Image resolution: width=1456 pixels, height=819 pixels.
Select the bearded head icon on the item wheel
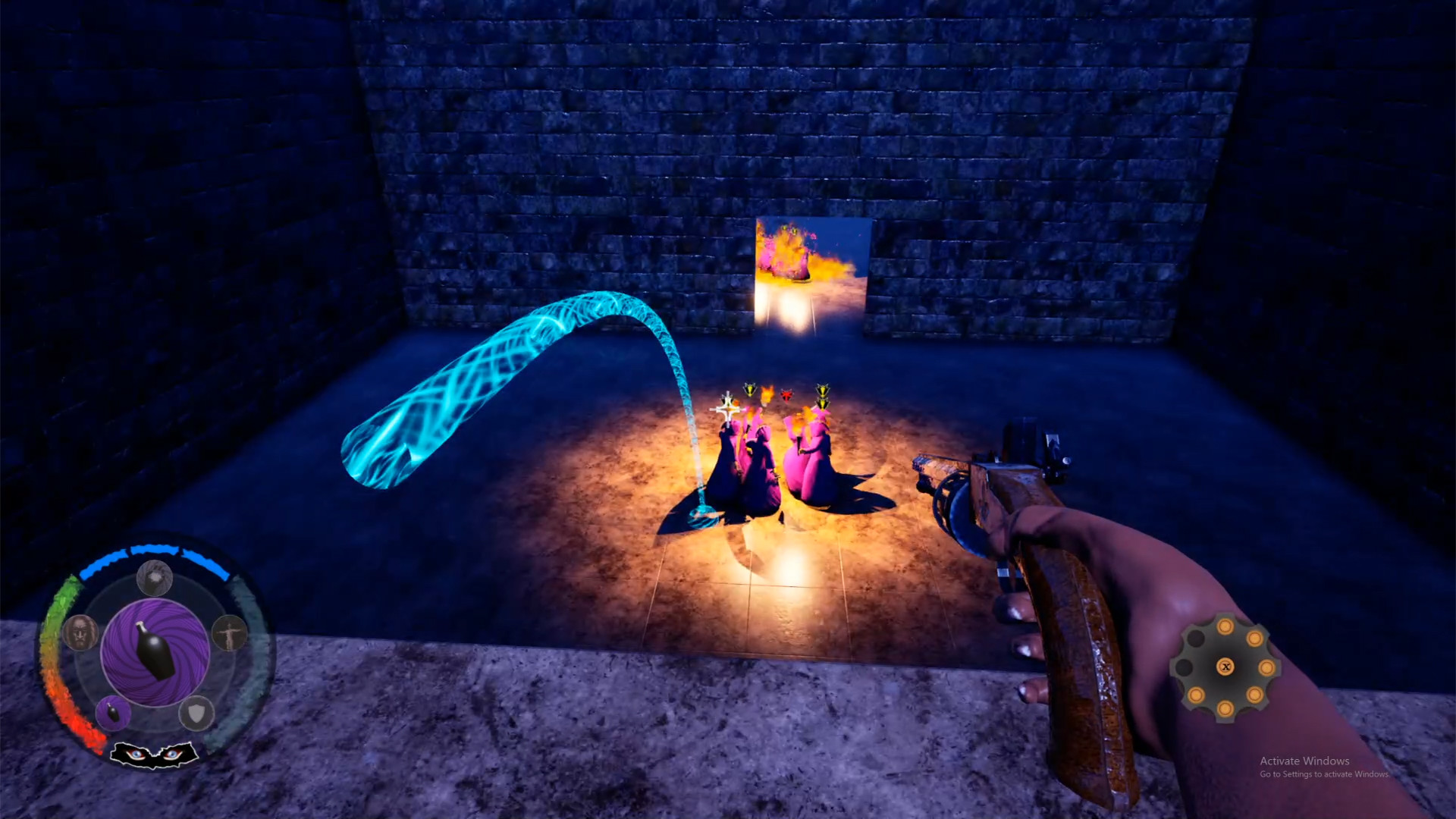coord(81,632)
